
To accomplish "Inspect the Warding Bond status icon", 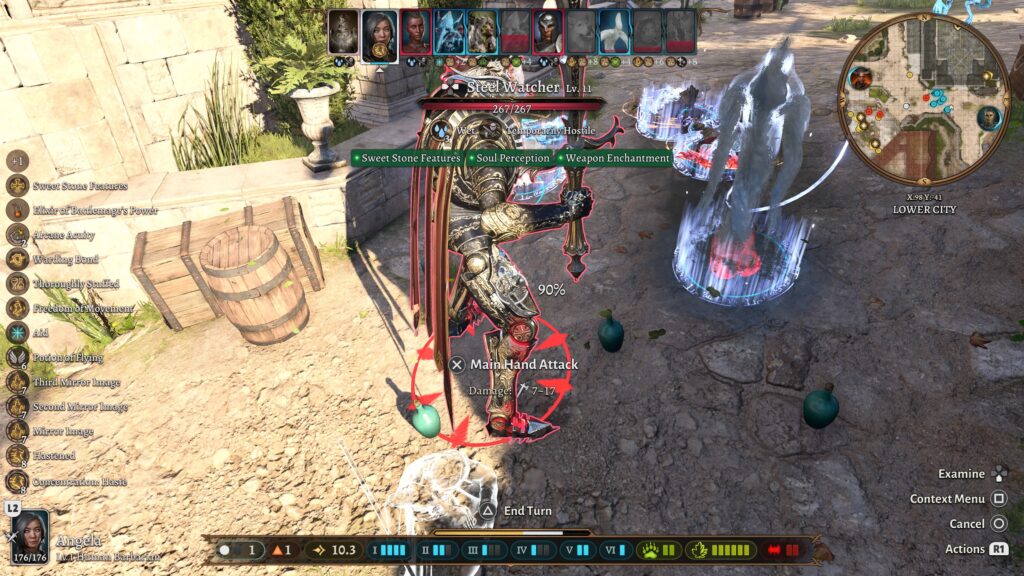I will coord(18,259).
